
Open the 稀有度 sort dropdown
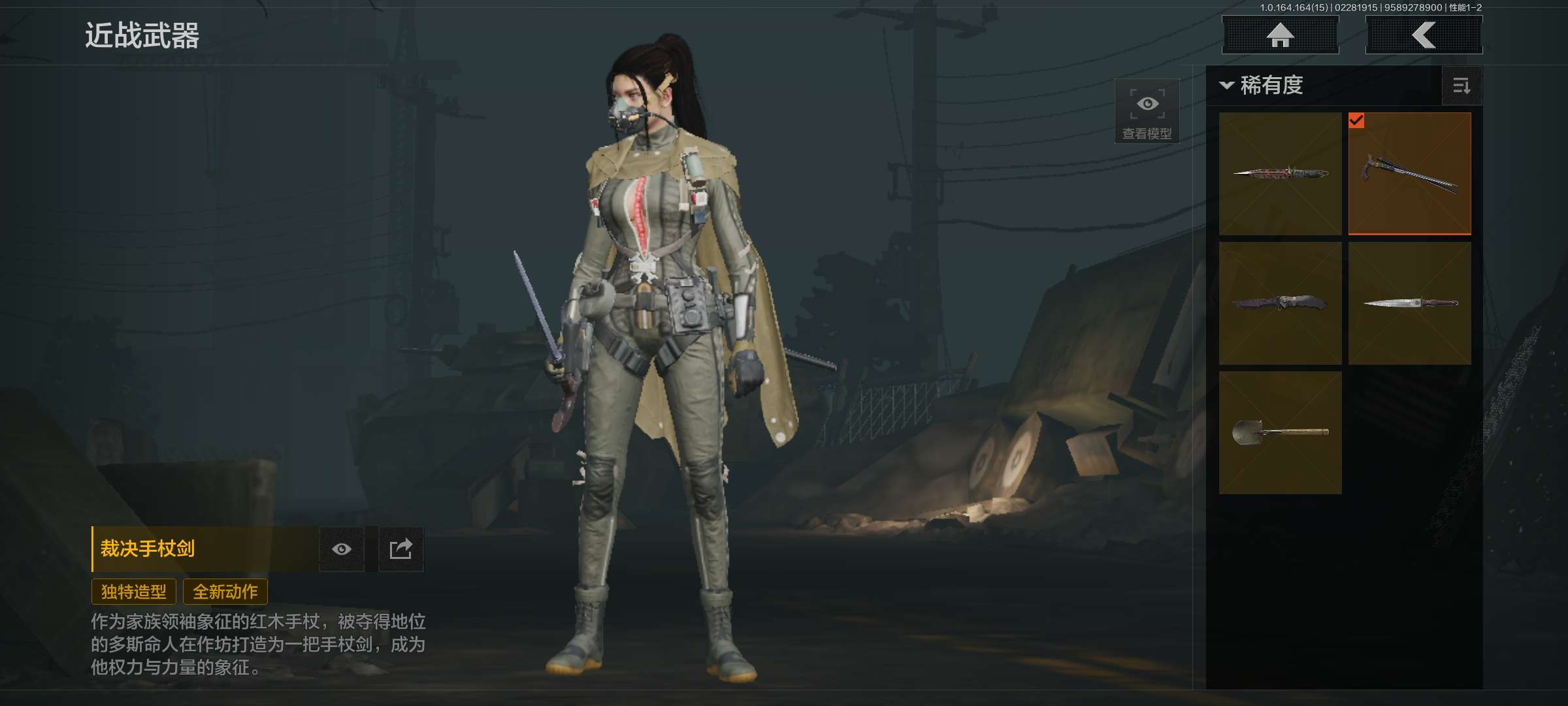click(x=1262, y=86)
